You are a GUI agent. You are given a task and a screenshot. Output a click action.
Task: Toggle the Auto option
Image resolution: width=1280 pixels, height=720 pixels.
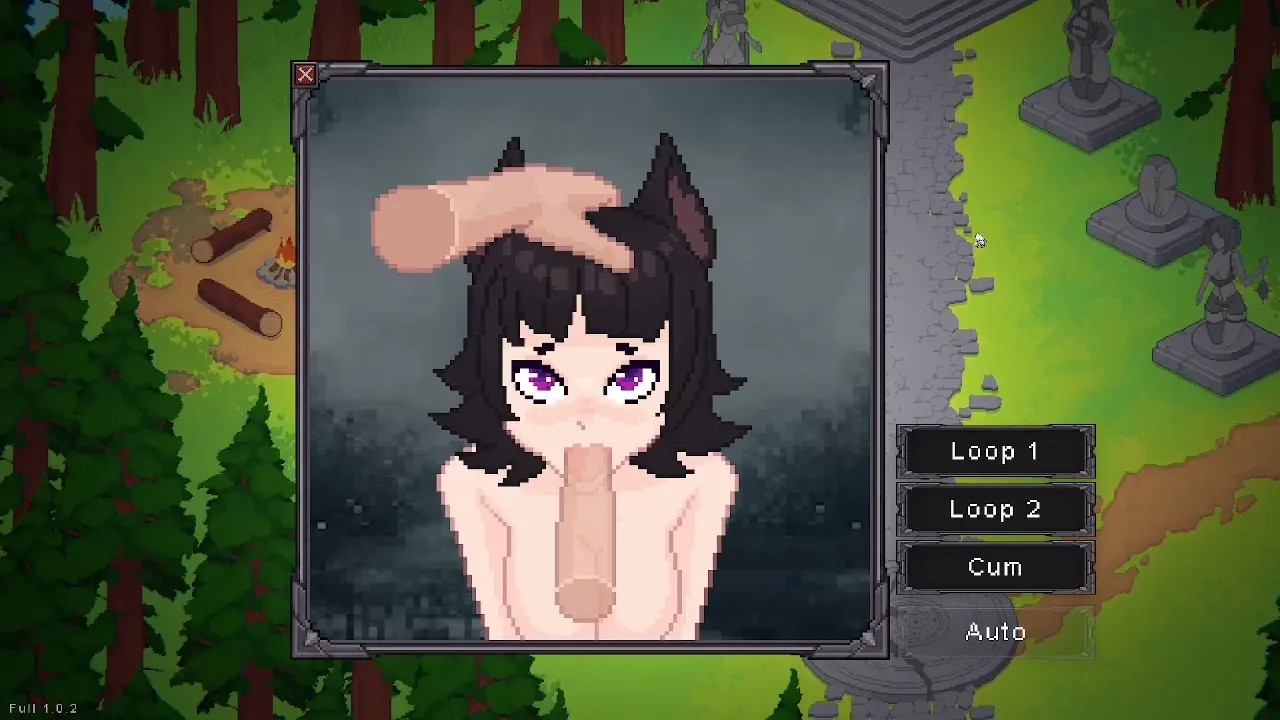tap(995, 632)
